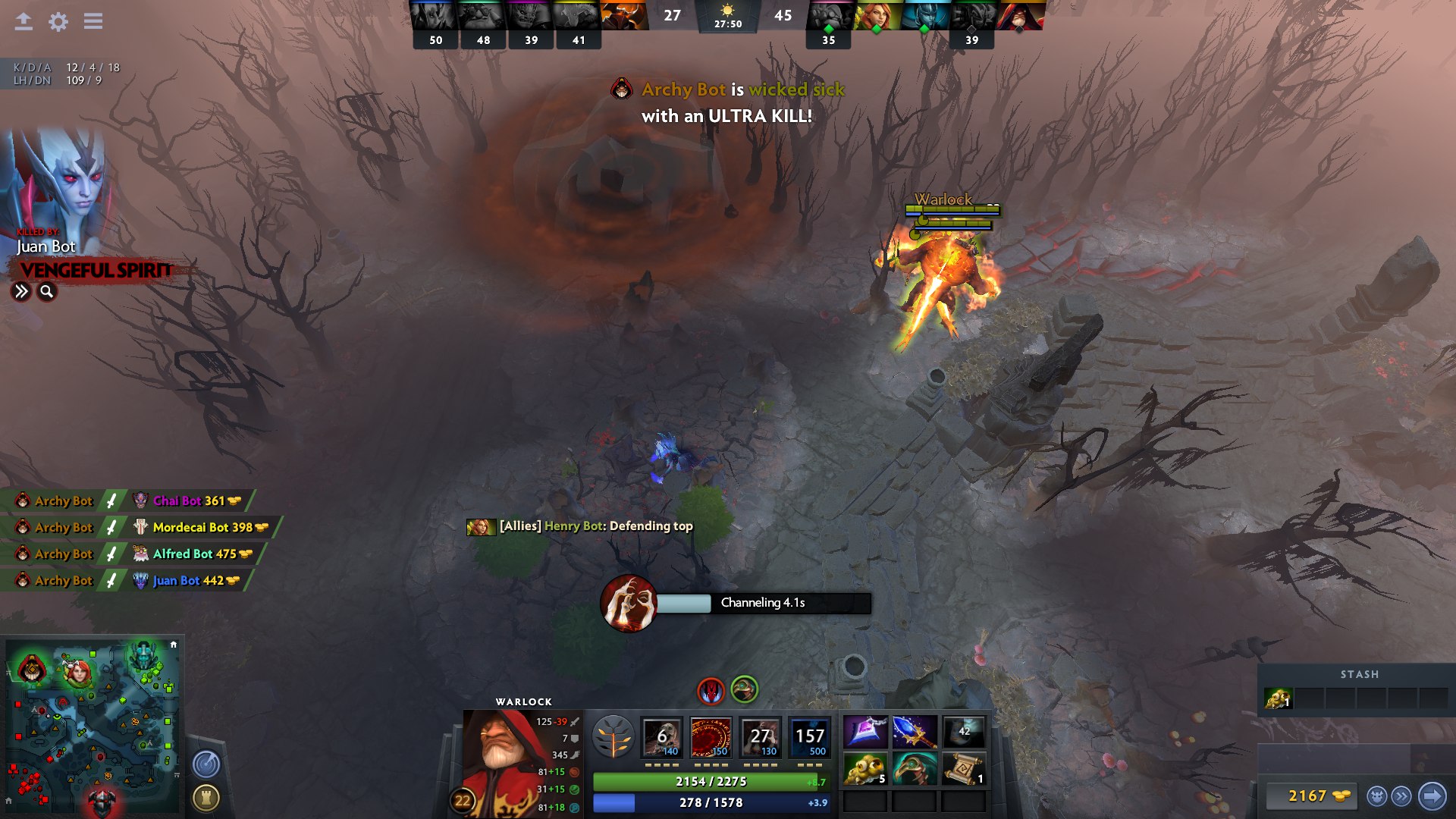Image resolution: width=1456 pixels, height=819 pixels.
Task: Click the dashboard upload arrow button
Action: 24,22
